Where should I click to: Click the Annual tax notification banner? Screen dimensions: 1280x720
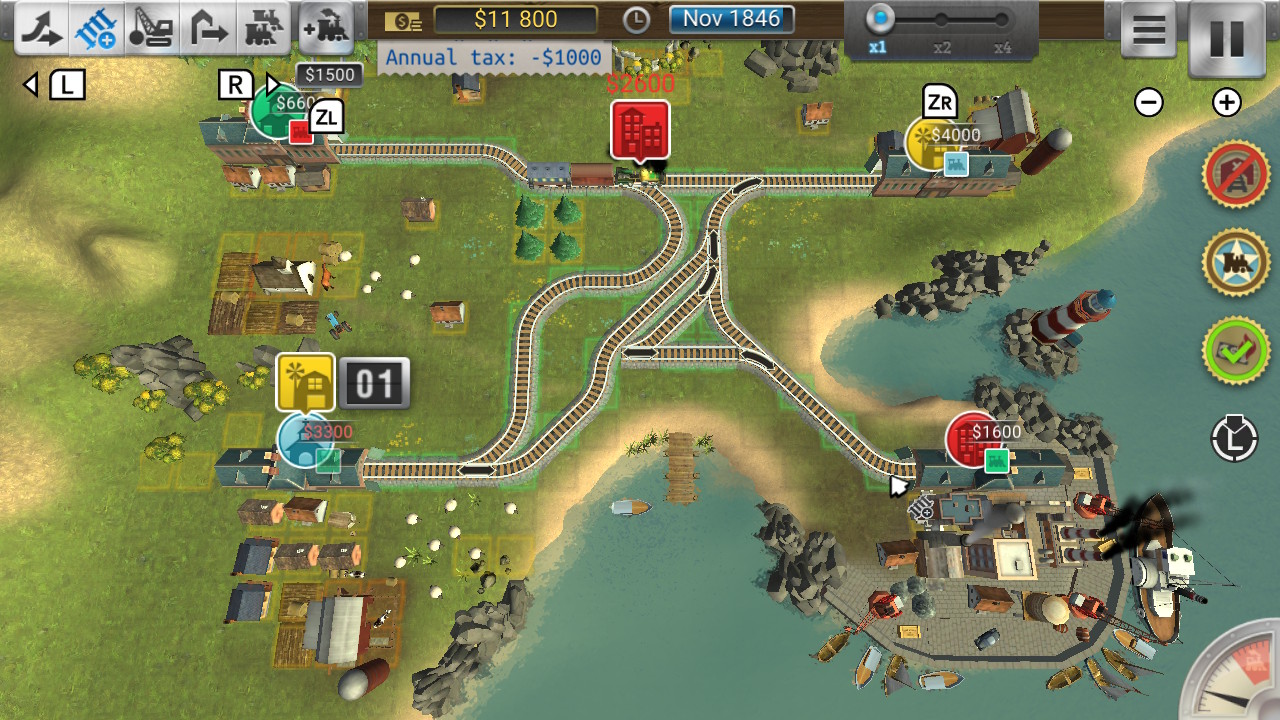493,58
